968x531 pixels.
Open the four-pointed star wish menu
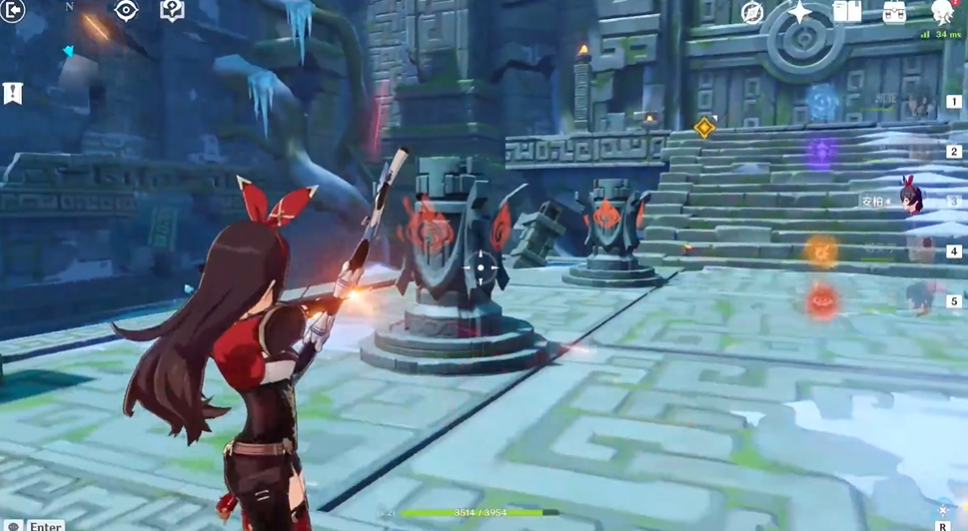tap(800, 12)
